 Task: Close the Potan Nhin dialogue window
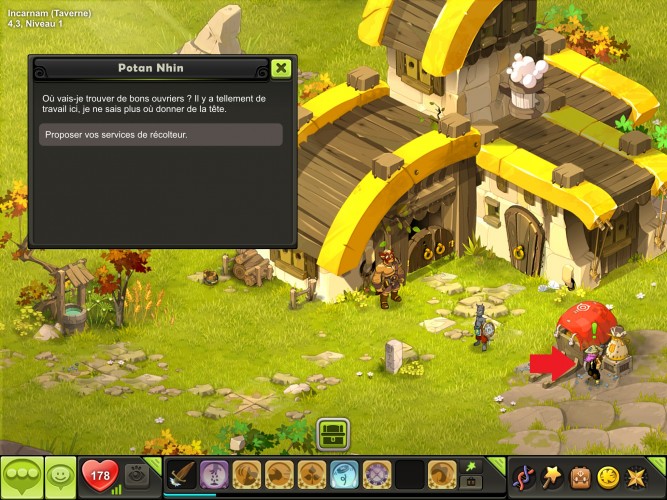tap(281, 68)
